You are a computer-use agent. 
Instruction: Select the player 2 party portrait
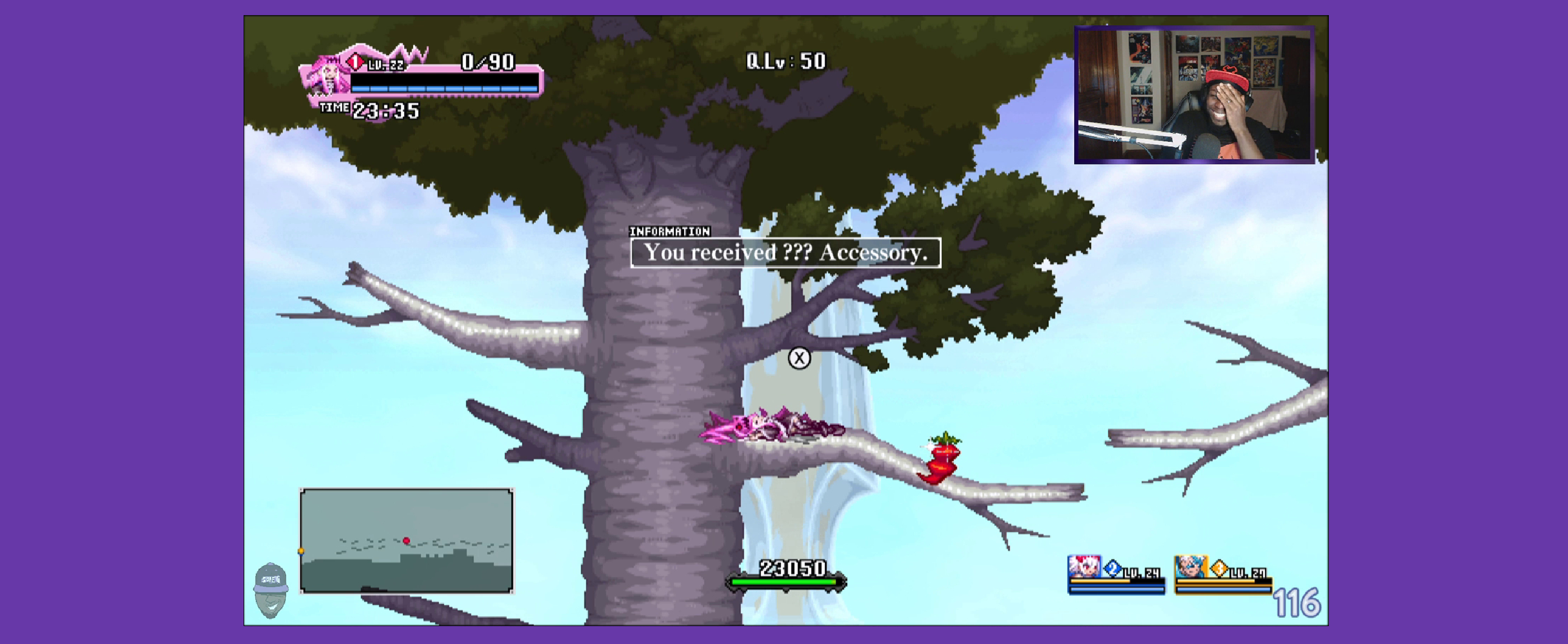[x=1084, y=567]
